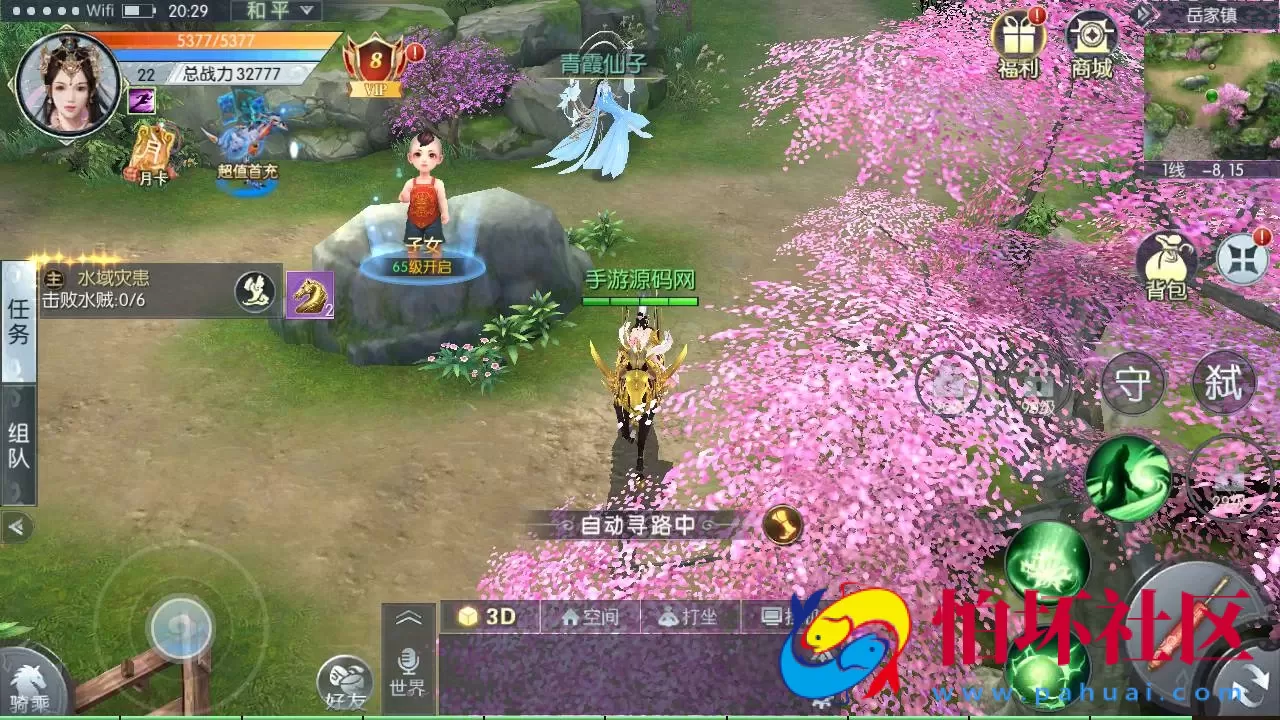Open the VIP 8 badge

pos(374,62)
